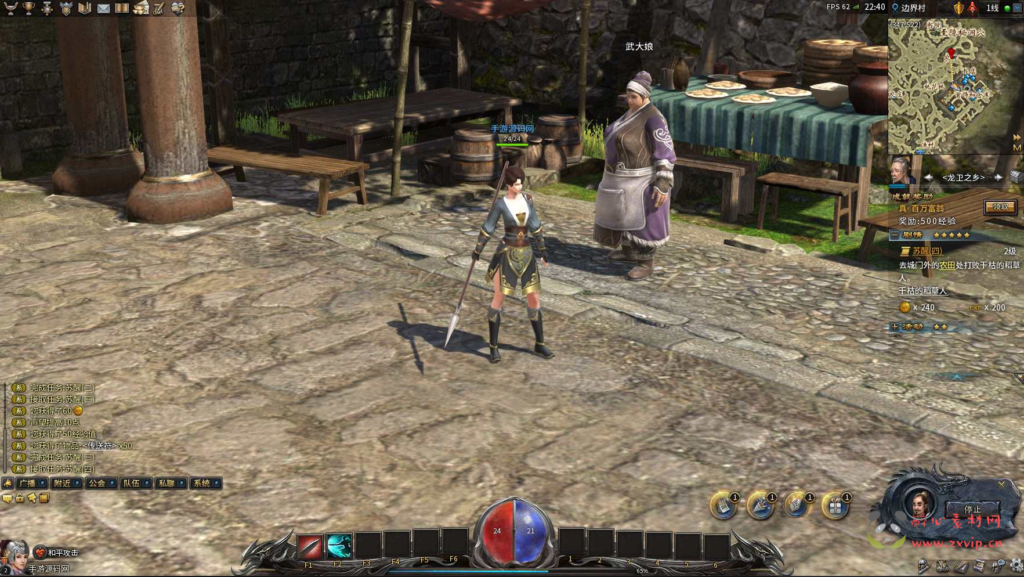Choose the 私聊 private chat tab

(166, 483)
